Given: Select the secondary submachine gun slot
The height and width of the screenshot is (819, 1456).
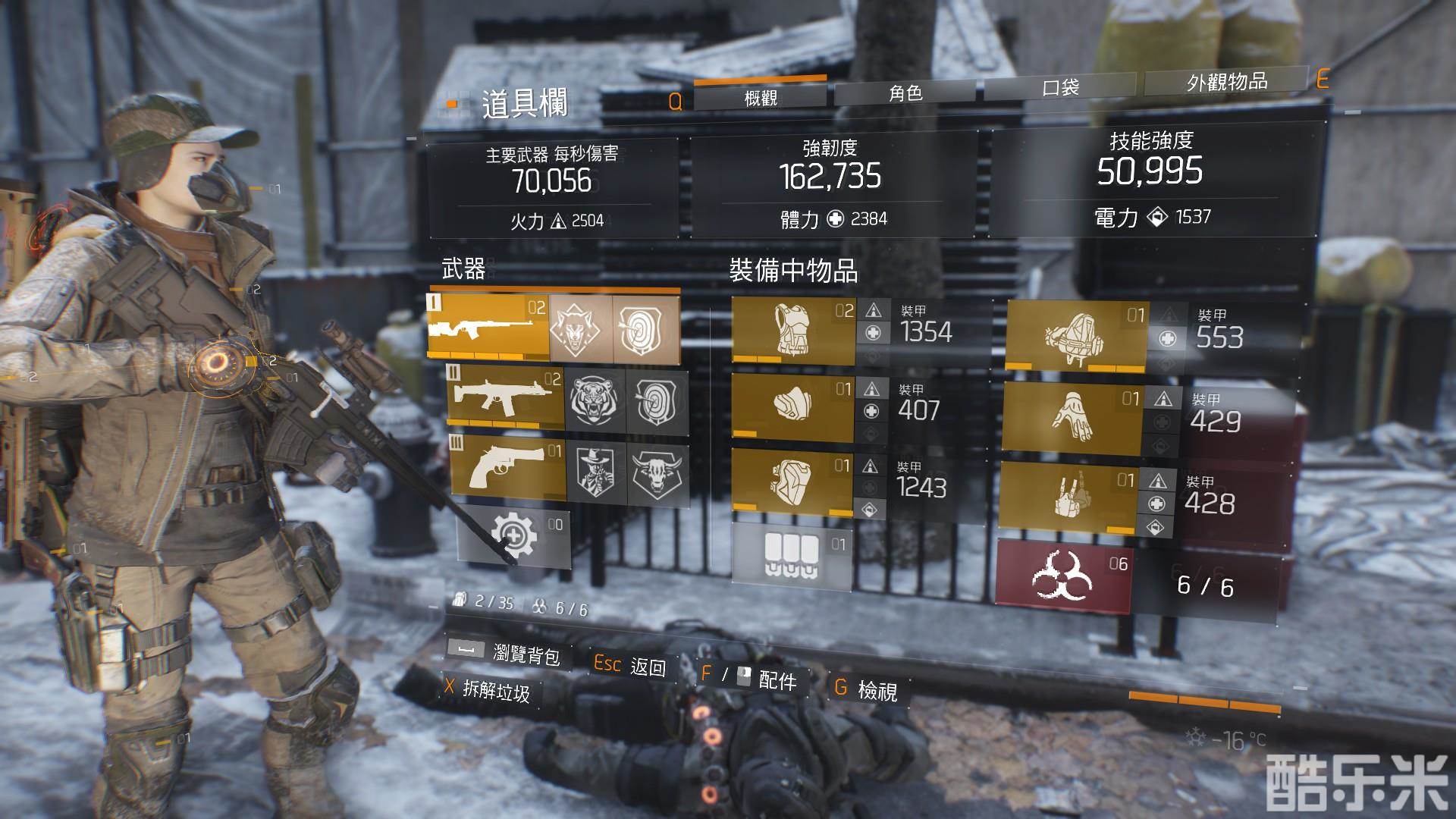Looking at the screenshot, I should coord(506,397).
